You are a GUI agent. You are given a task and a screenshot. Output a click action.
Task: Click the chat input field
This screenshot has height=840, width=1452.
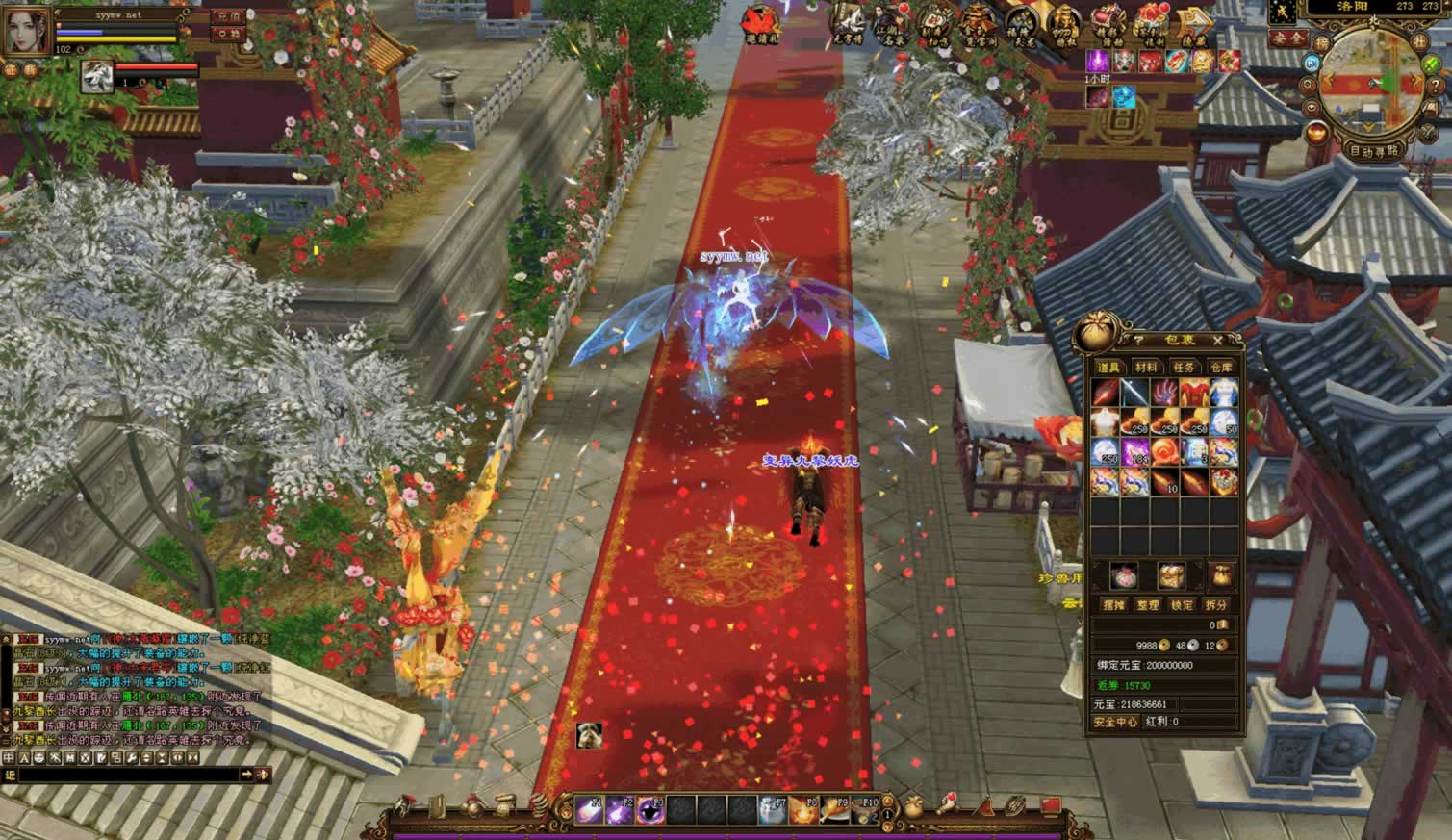[125, 775]
